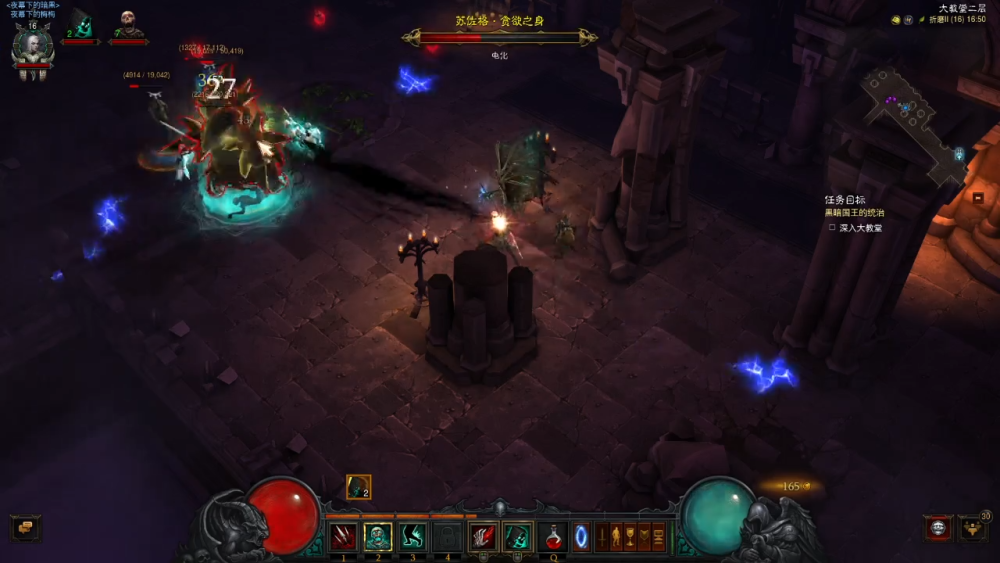Drink the red health potion

tap(554, 537)
